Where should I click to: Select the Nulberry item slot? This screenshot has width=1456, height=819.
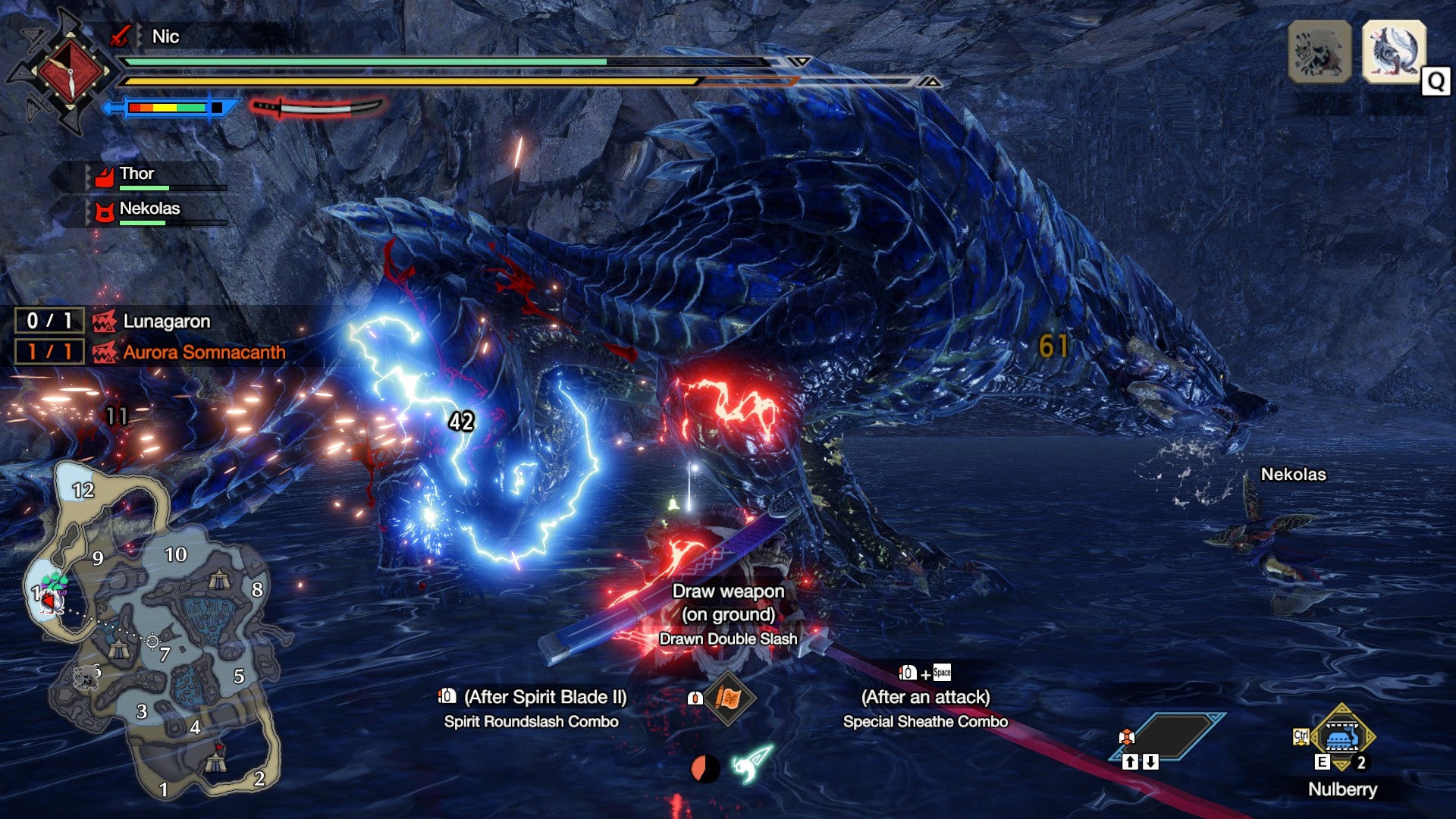coord(1342,737)
